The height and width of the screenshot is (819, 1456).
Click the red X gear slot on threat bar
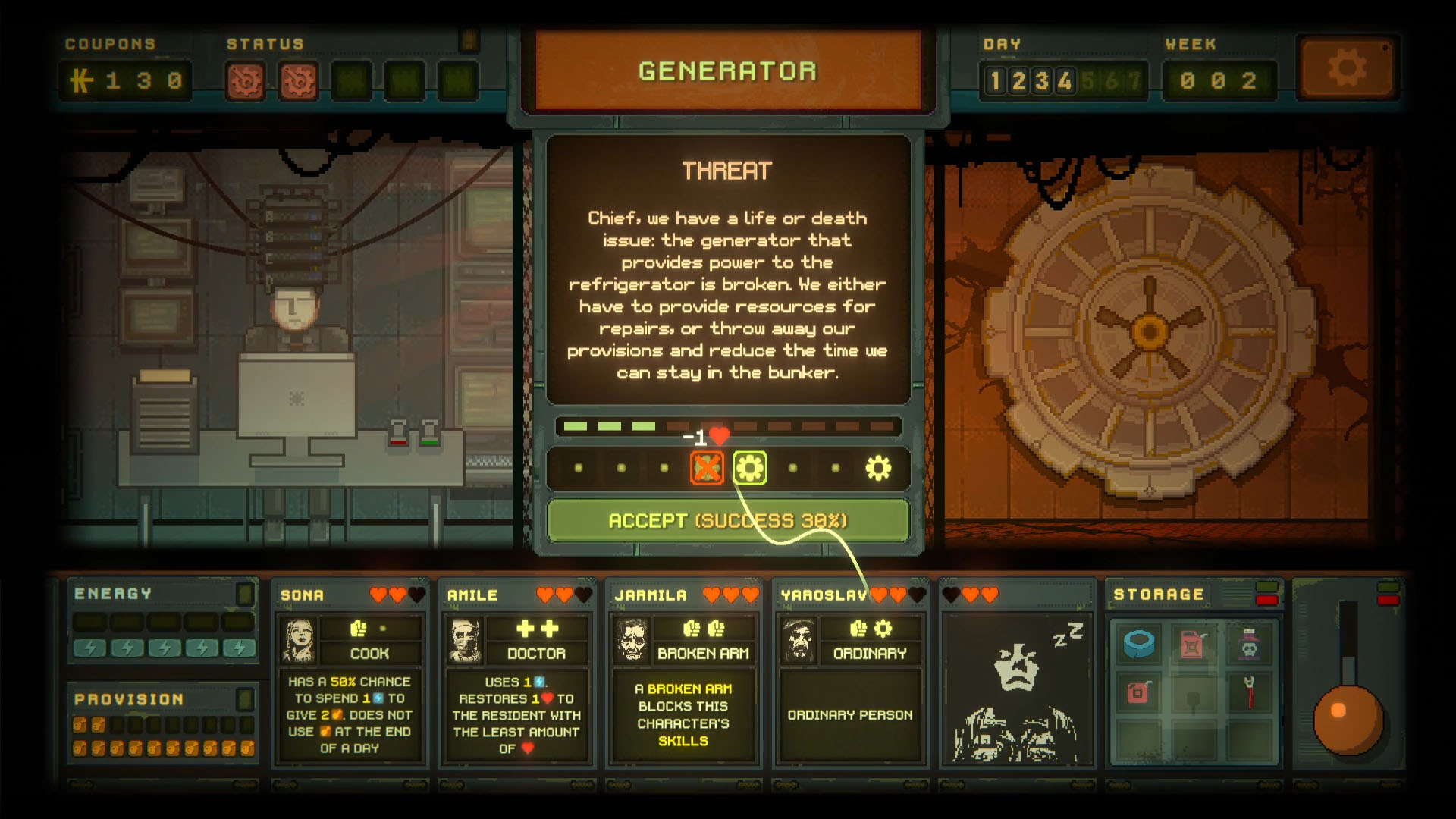pos(708,468)
